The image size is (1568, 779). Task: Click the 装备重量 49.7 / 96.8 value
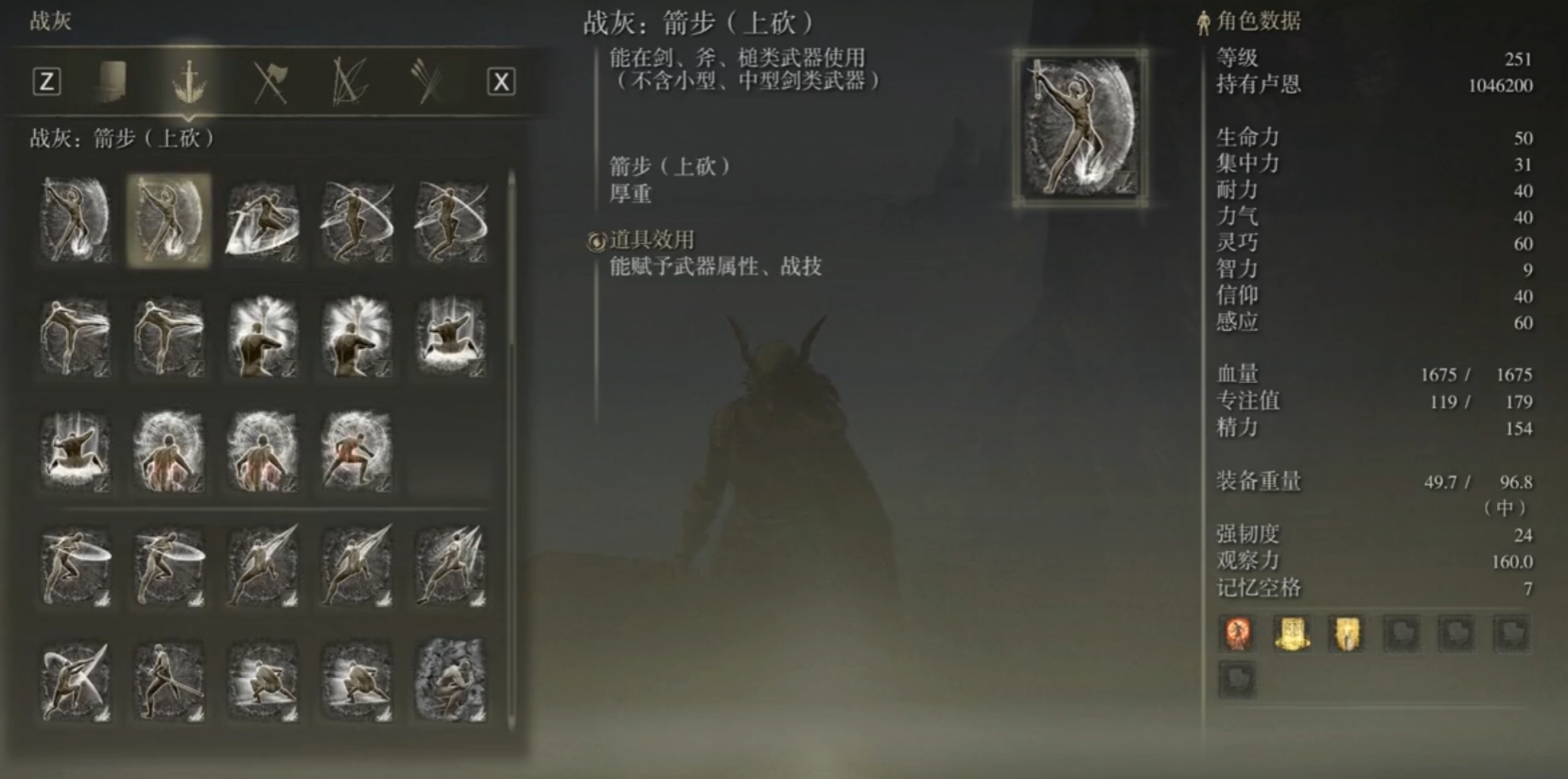(1456, 480)
